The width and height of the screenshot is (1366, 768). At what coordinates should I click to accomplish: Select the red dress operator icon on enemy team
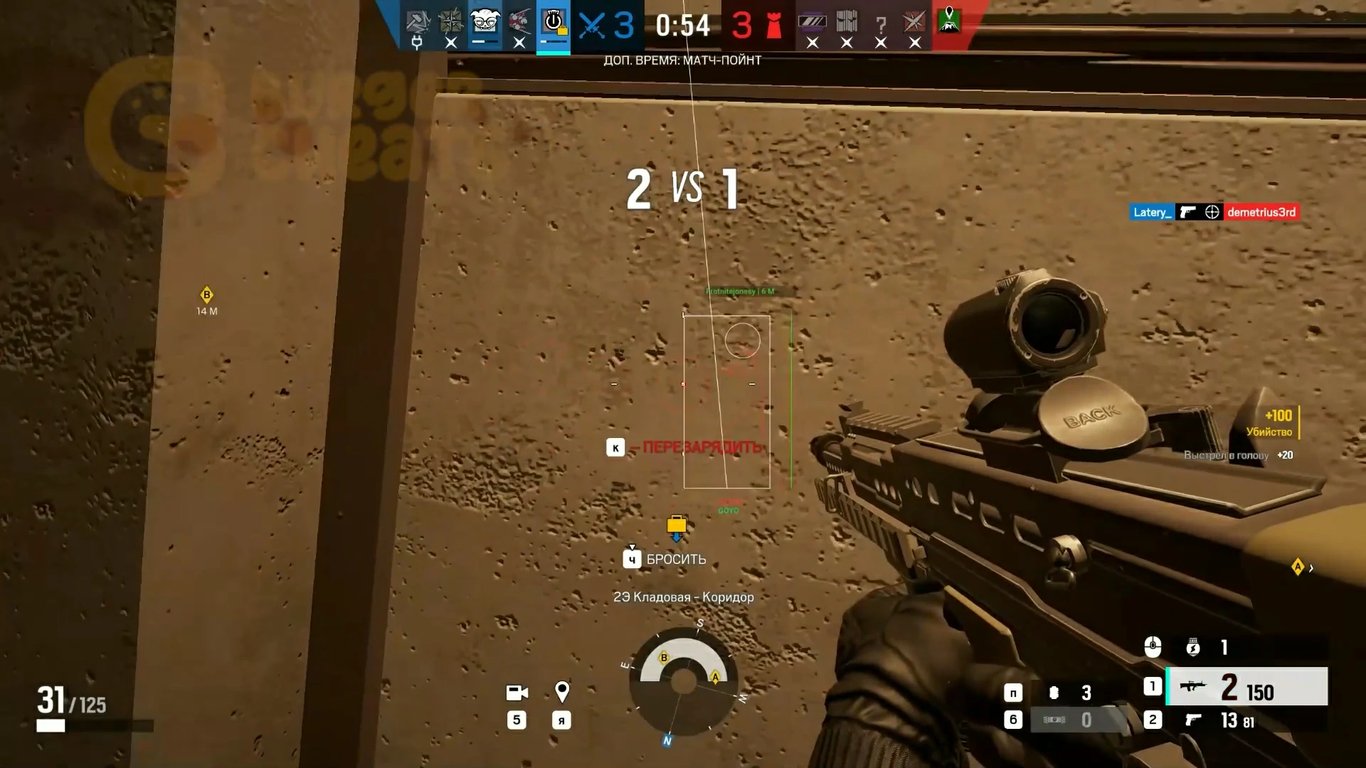777,22
